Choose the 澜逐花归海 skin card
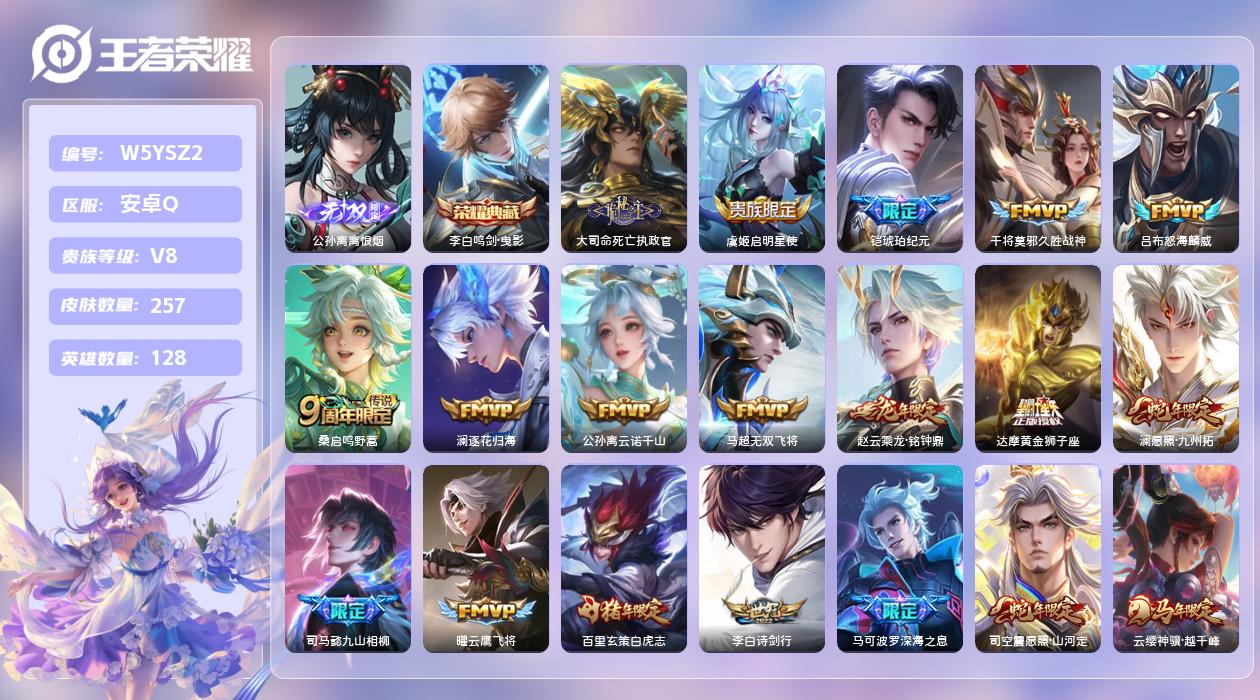 click(486, 358)
